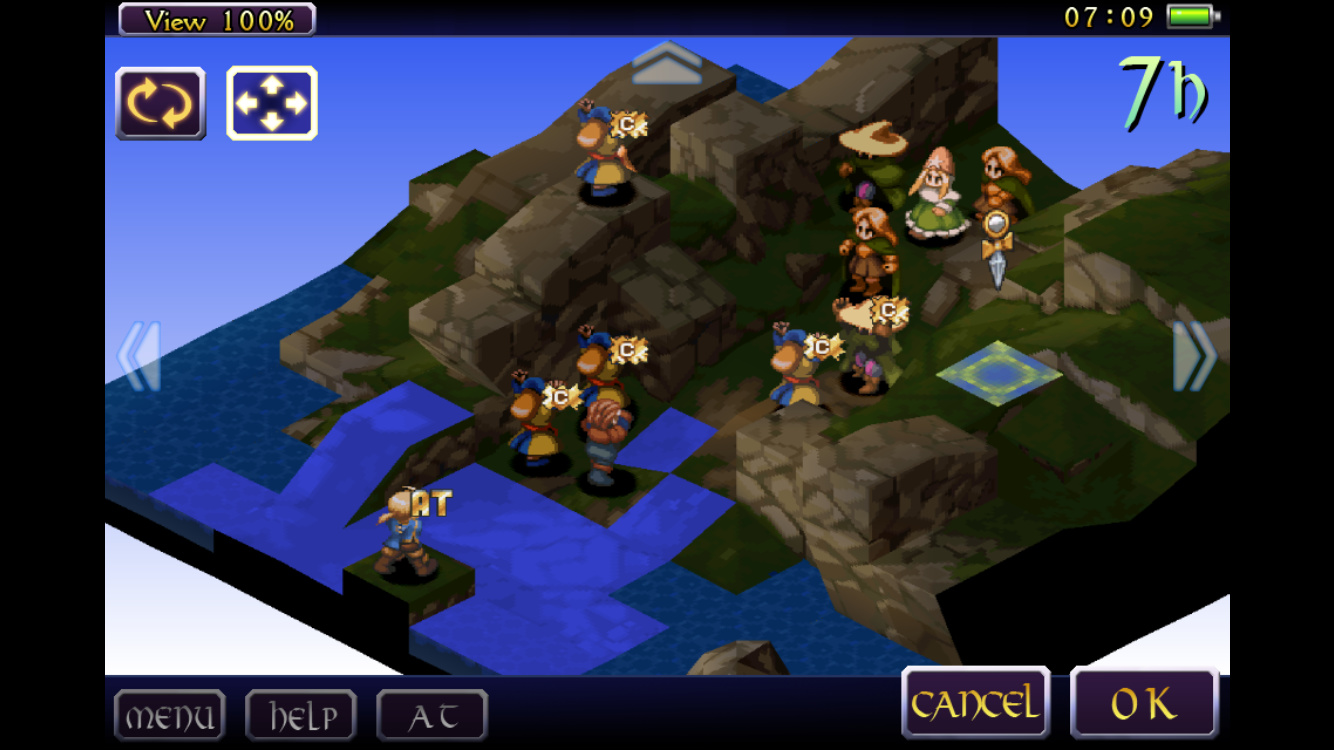1334x750 pixels.
Task: Rotate the map using the left chevron
Action: click(140, 356)
